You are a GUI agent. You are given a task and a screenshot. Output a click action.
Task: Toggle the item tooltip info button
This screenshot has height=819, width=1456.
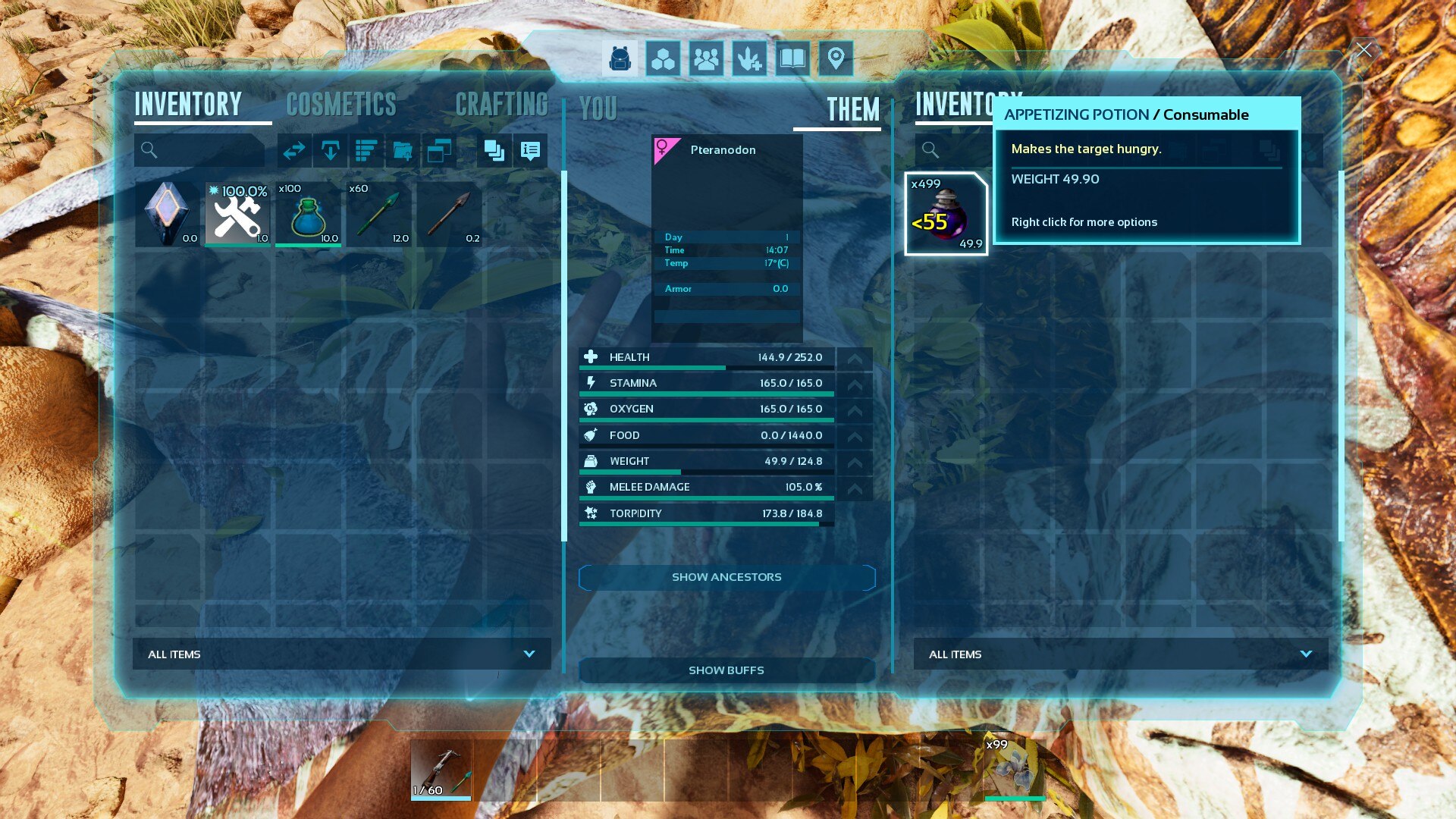coord(530,151)
